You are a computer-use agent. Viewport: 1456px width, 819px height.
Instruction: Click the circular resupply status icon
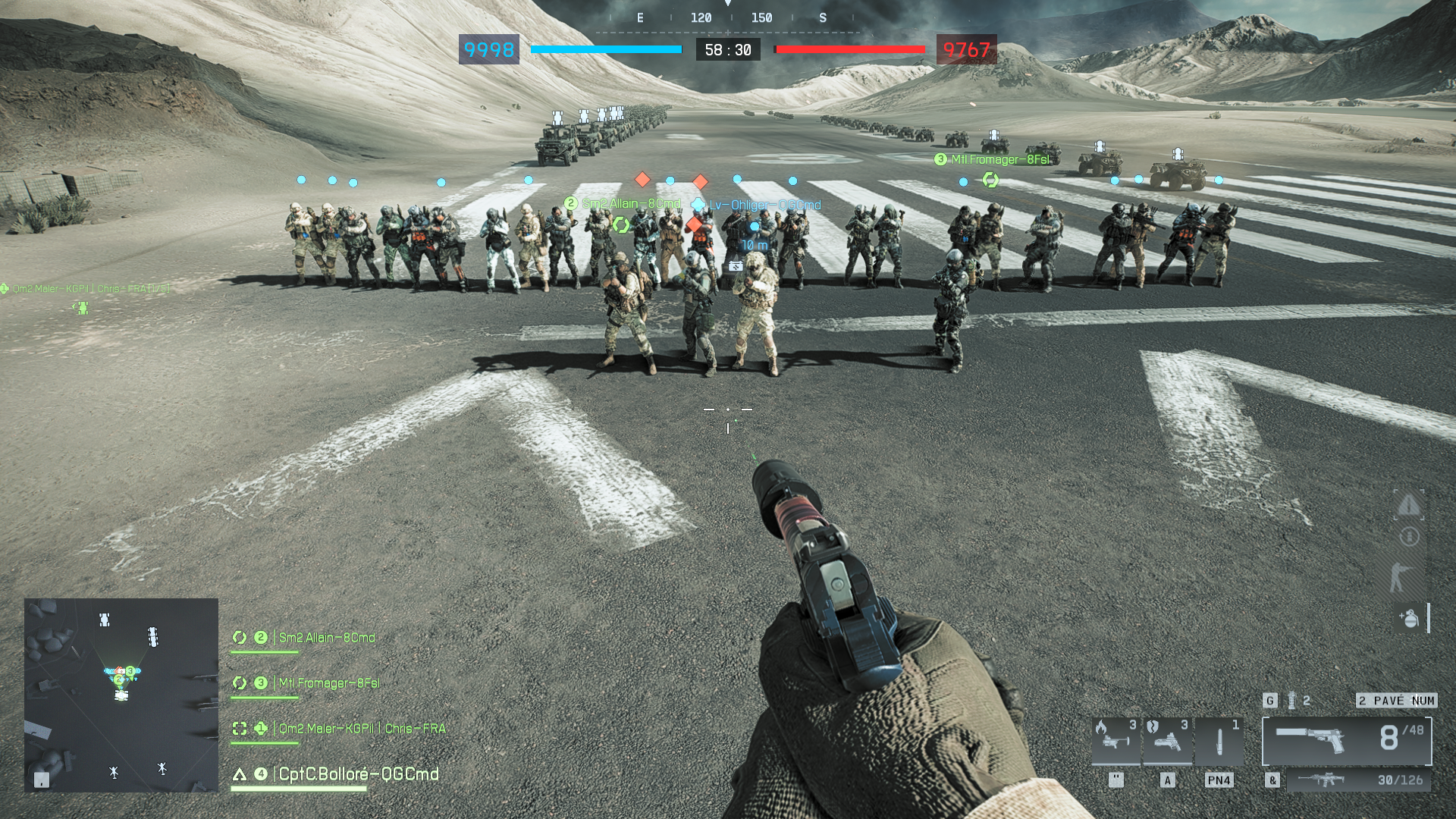click(1409, 537)
